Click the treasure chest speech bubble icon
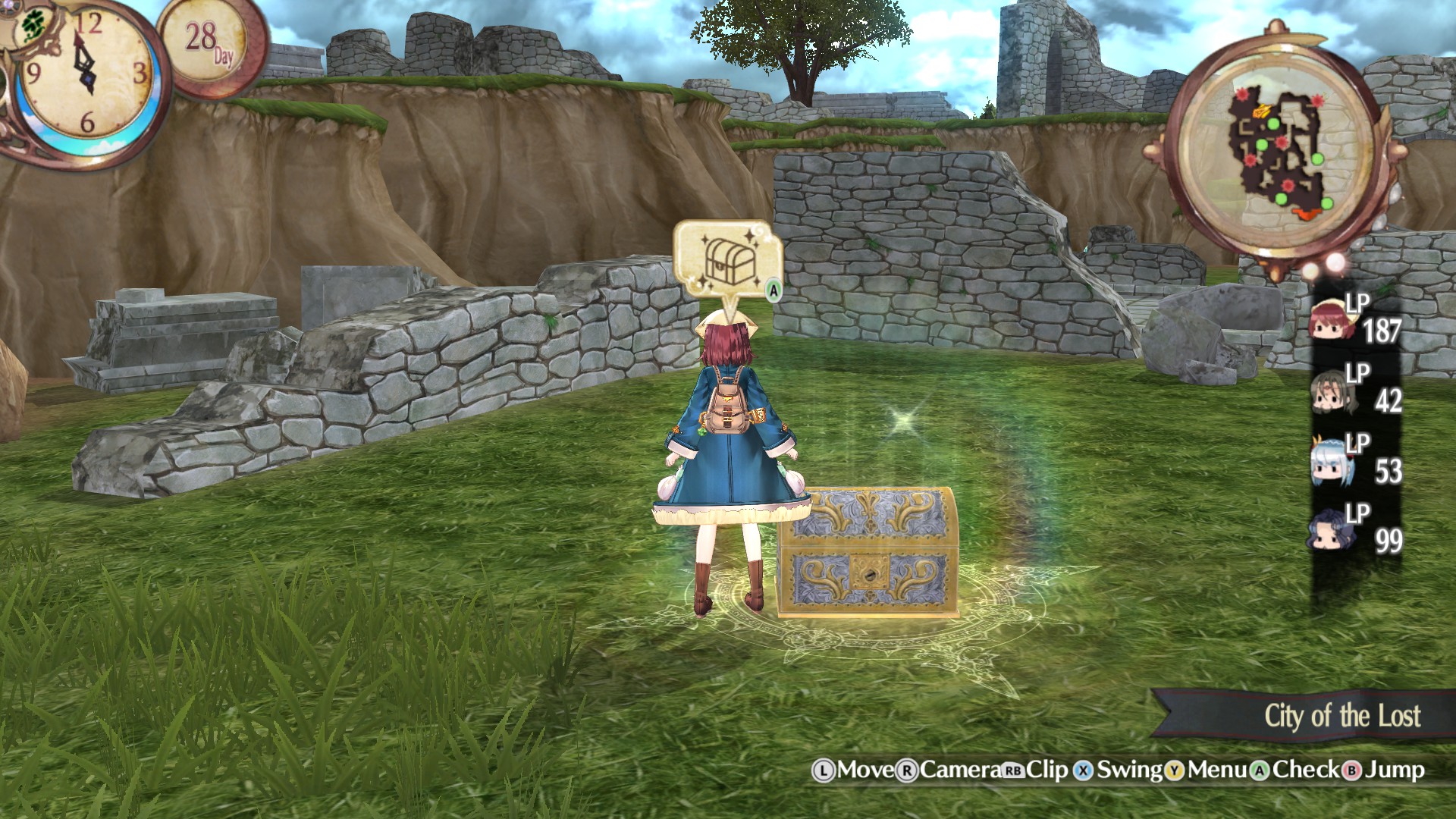1456x819 pixels. coord(728,258)
